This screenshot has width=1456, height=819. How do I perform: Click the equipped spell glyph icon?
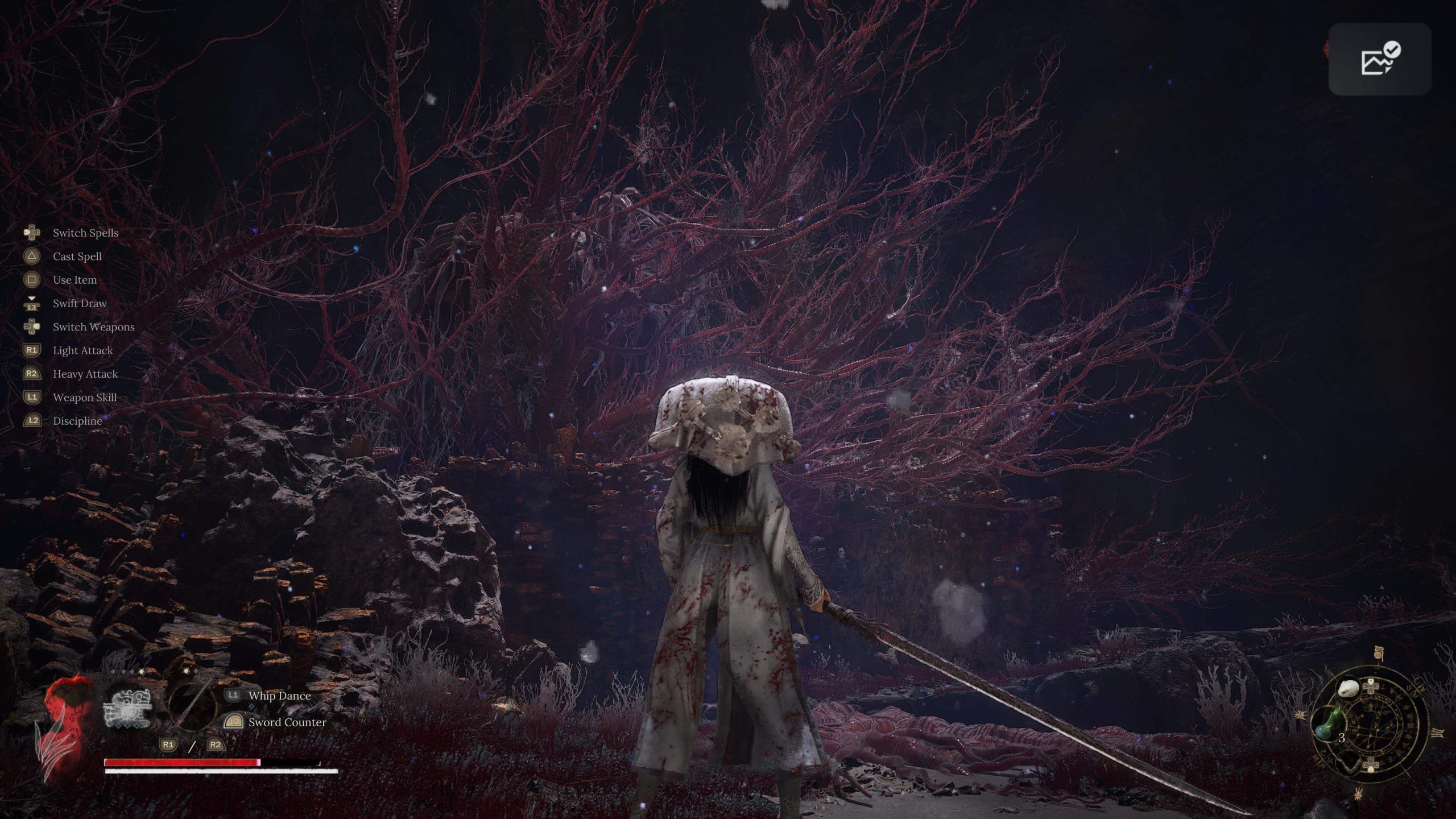(x=127, y=708)
